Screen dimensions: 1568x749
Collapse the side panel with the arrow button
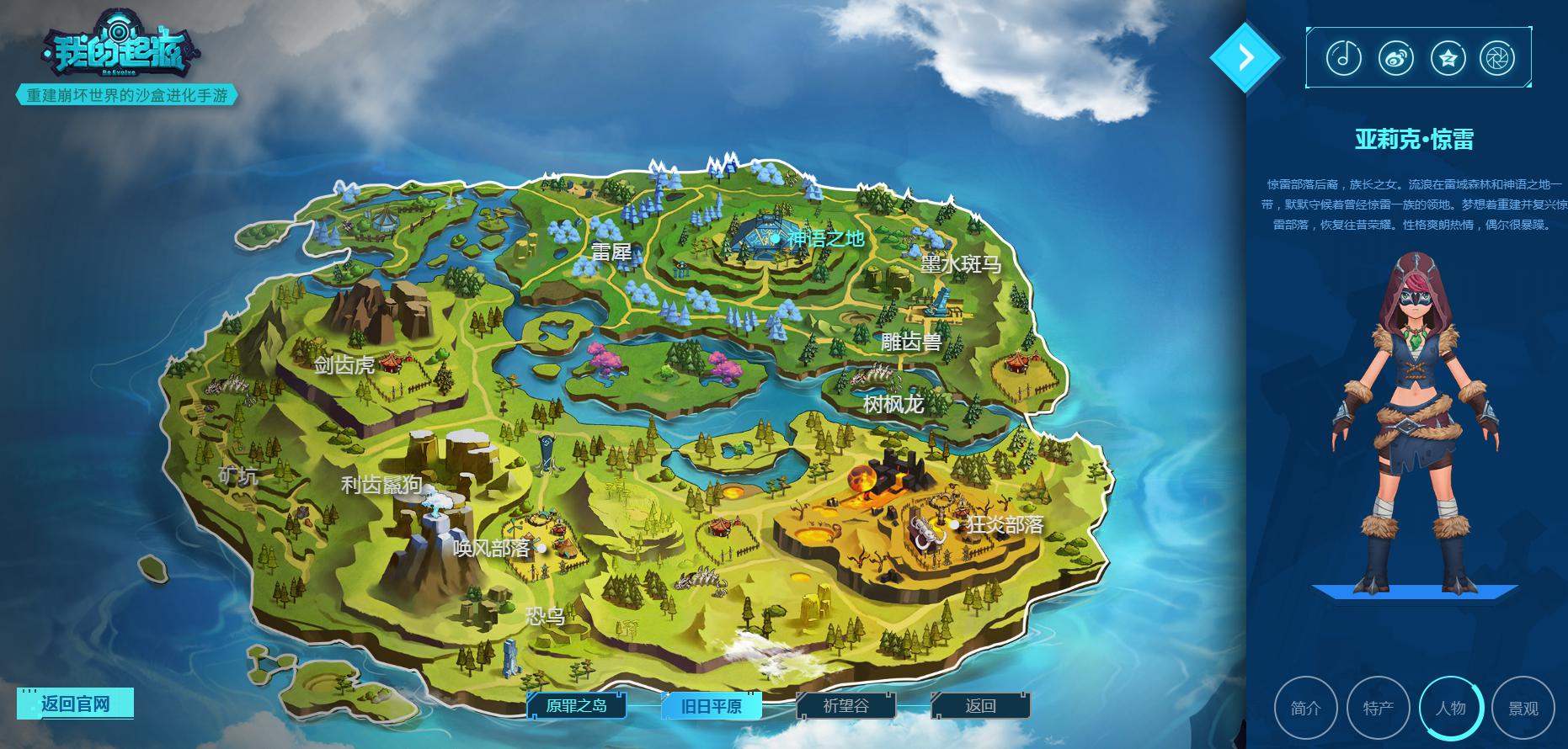(x=1245, y=57)
